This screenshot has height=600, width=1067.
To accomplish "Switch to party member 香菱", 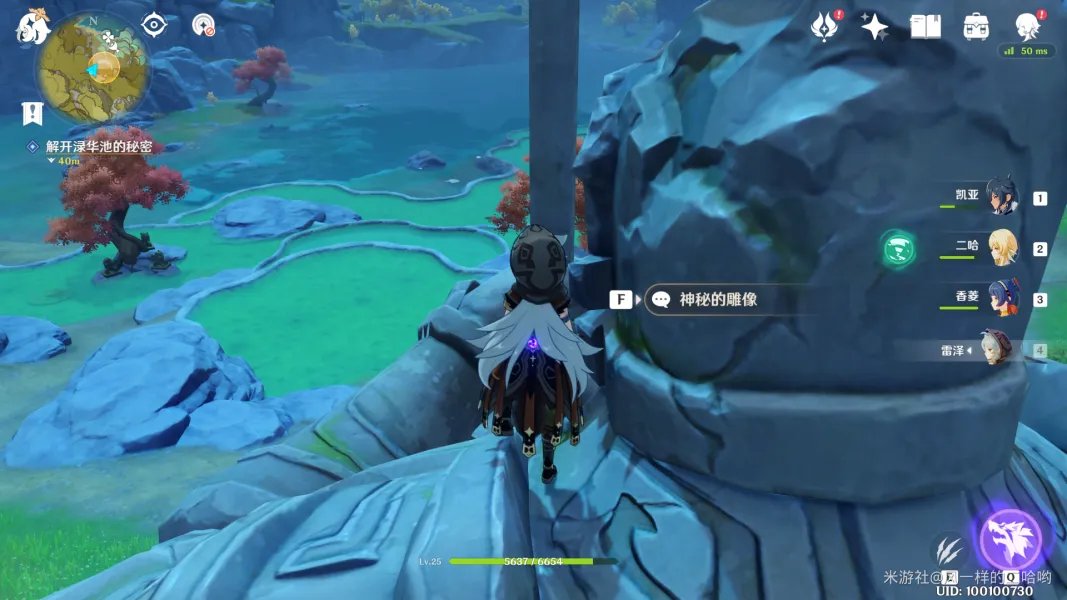I will click(x=1001, y=298).
